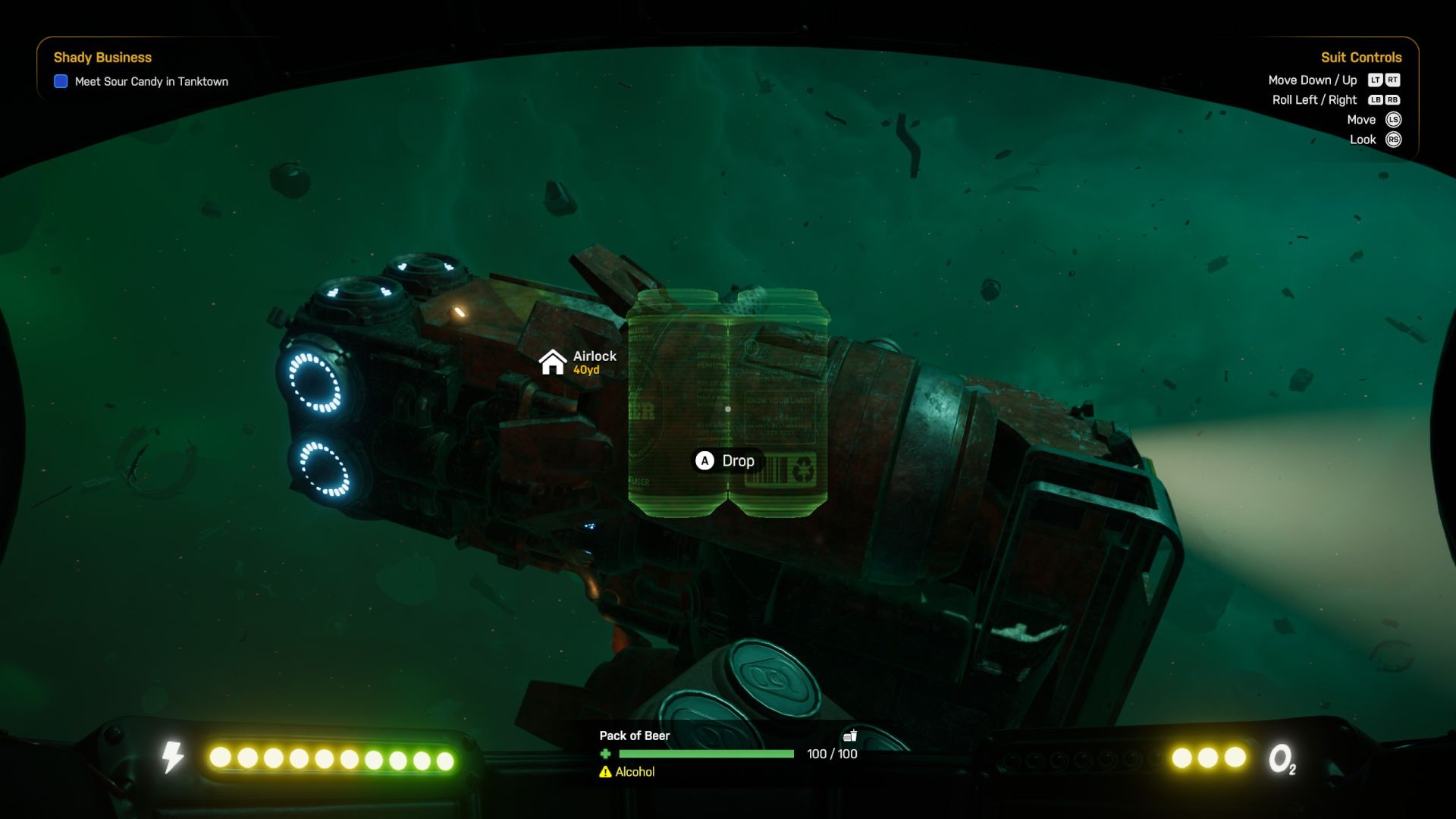Click the Airlock house waypoint marker
The height and width of the screenshot is (819, 1456).
click(552, 362)
